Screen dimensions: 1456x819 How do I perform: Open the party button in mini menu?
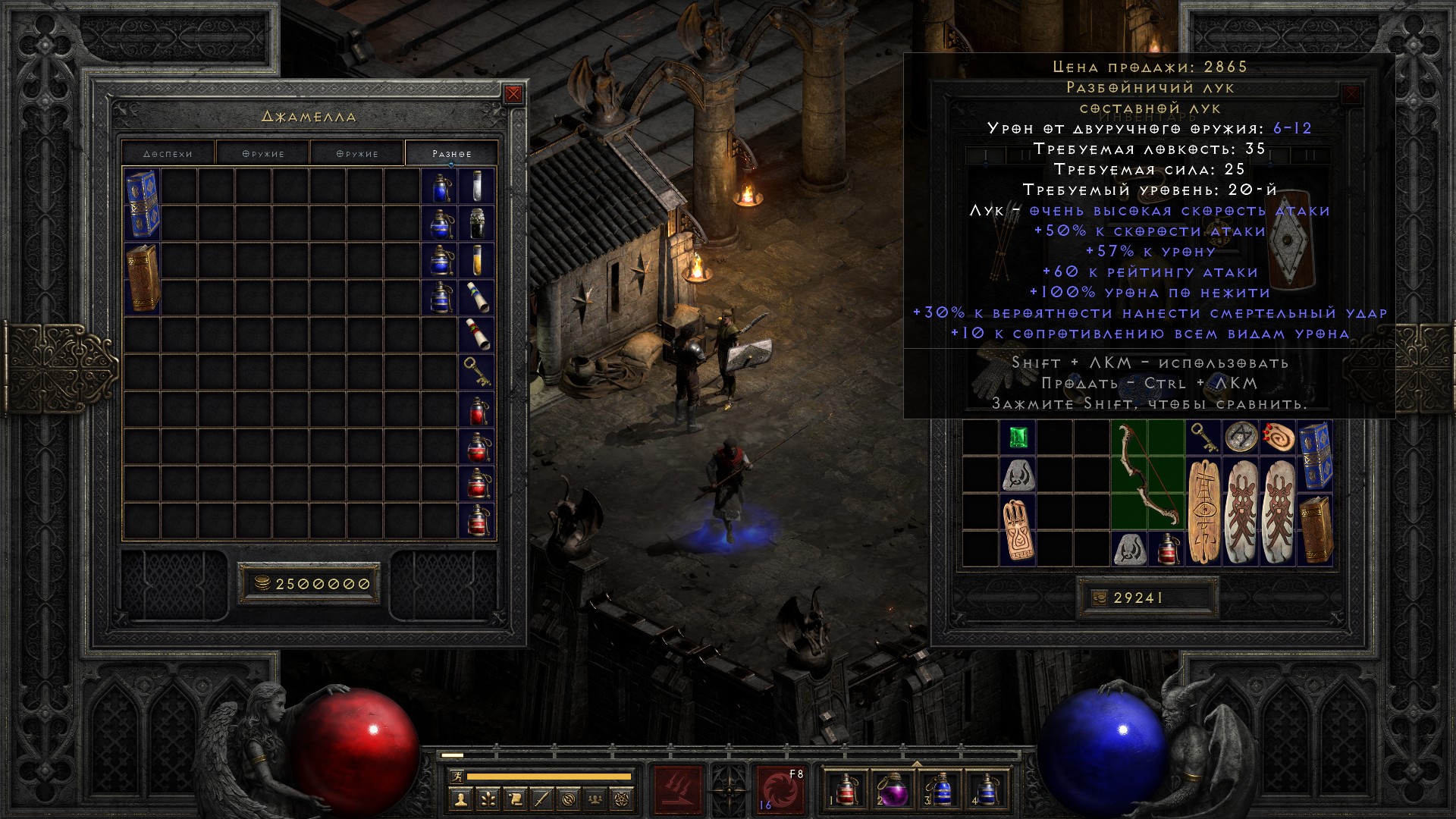[596, 798]
